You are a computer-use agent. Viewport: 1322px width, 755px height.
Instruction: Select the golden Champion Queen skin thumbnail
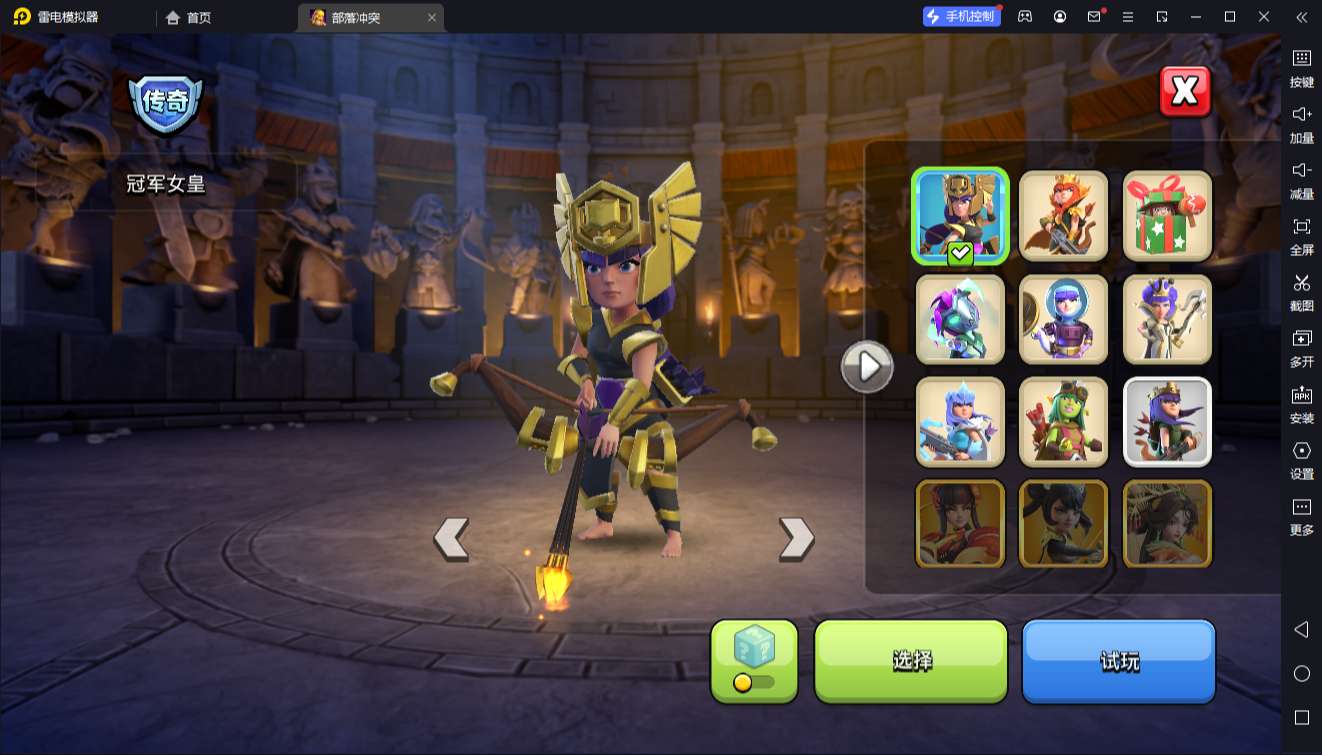960,215
